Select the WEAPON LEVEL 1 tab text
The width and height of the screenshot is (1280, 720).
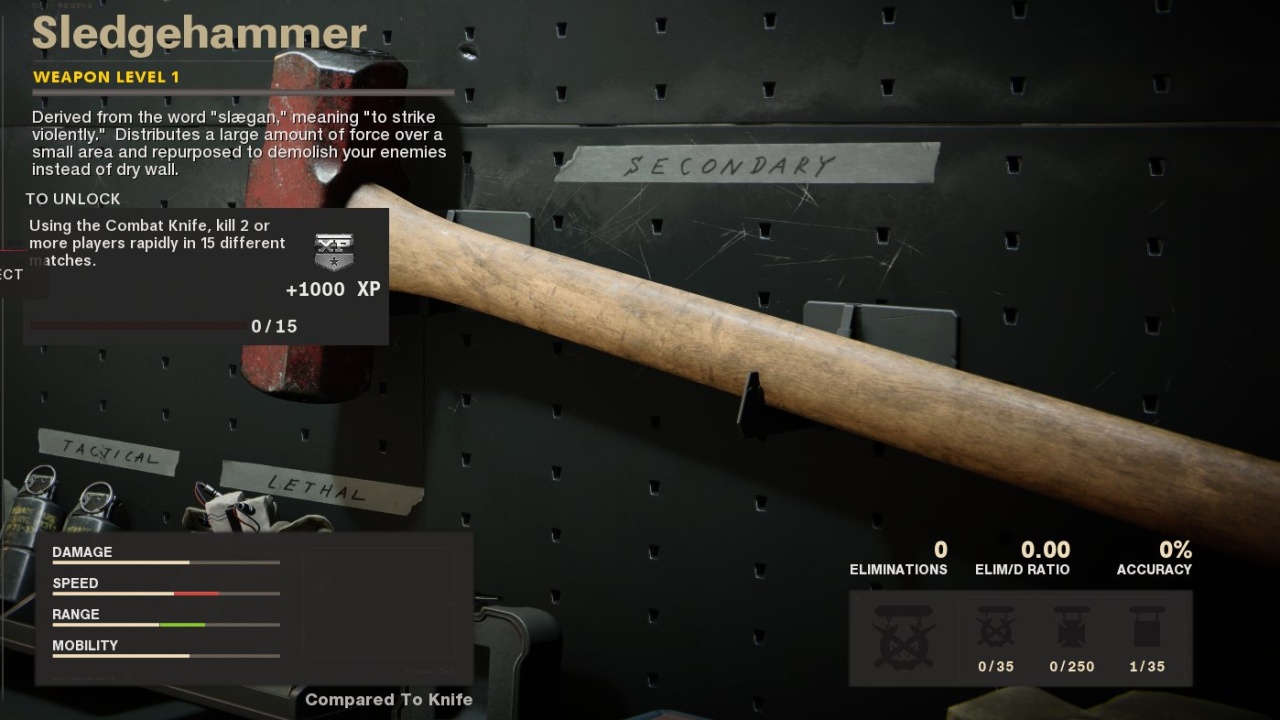coord(107,77)
